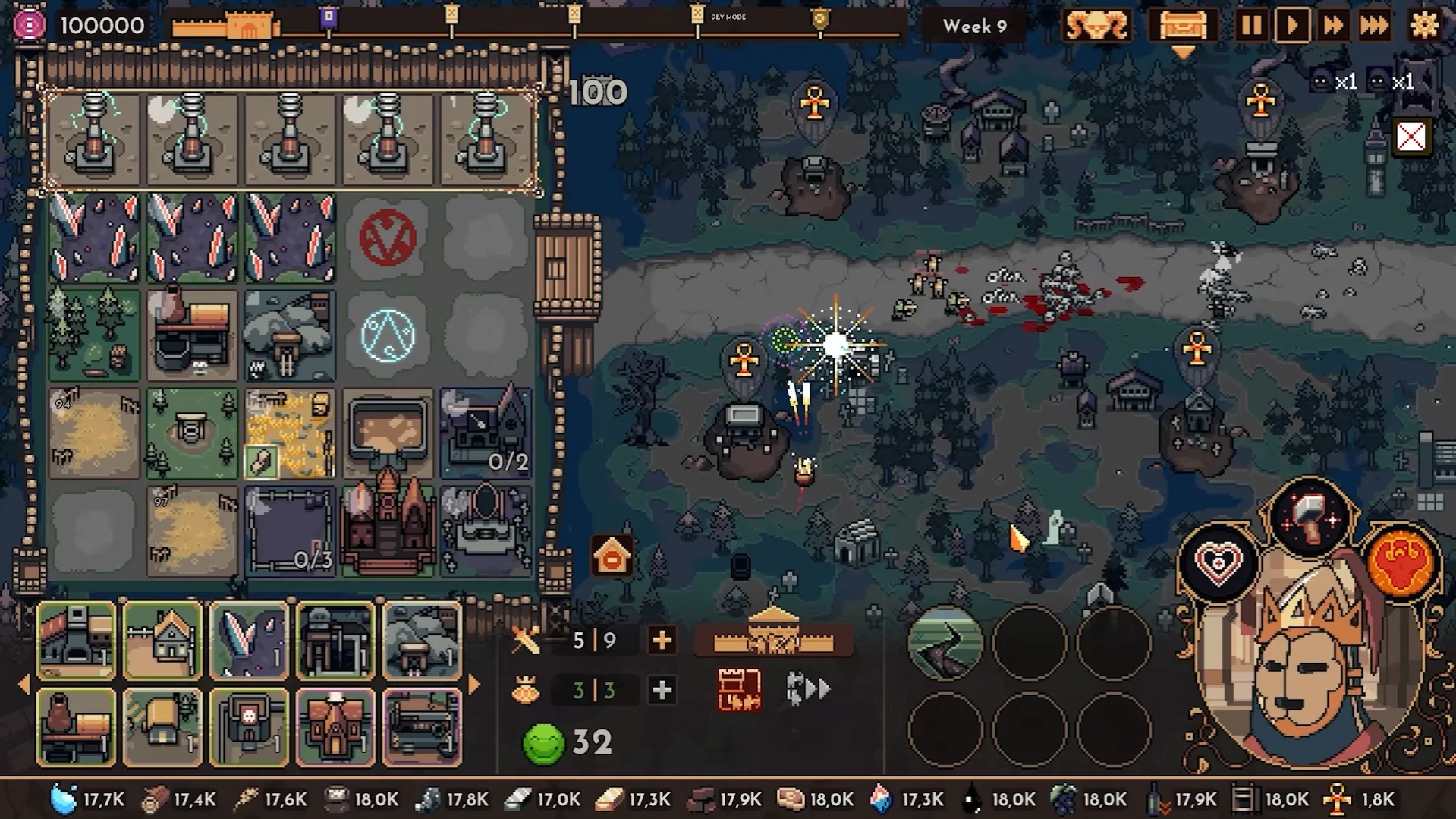The width and height of the screenshot is (1456, 819).
Task: Switch to double fast-forward speed
Action: click(x=1333, y=26)
